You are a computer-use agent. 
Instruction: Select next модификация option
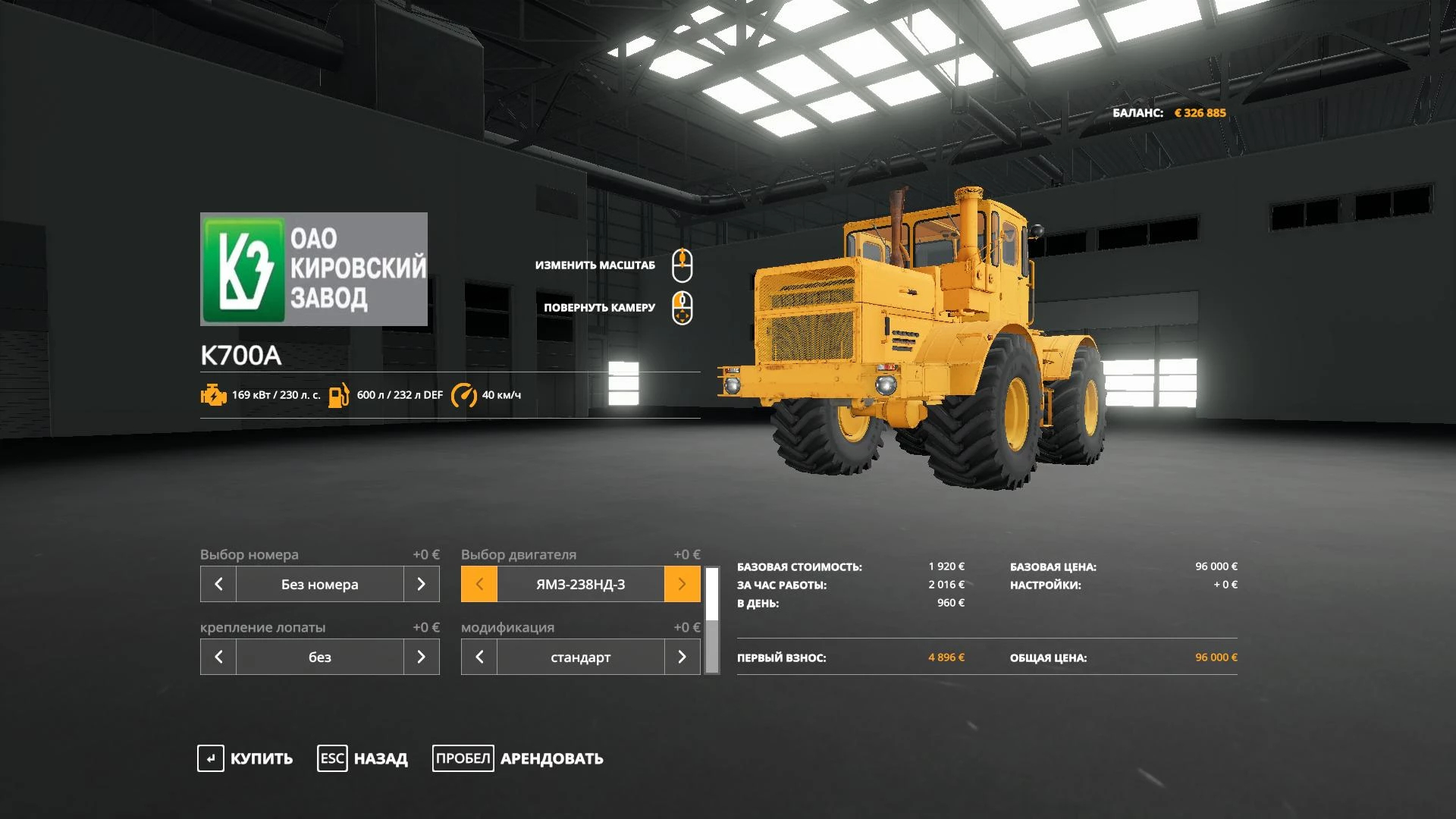click(x=682, y=657)
